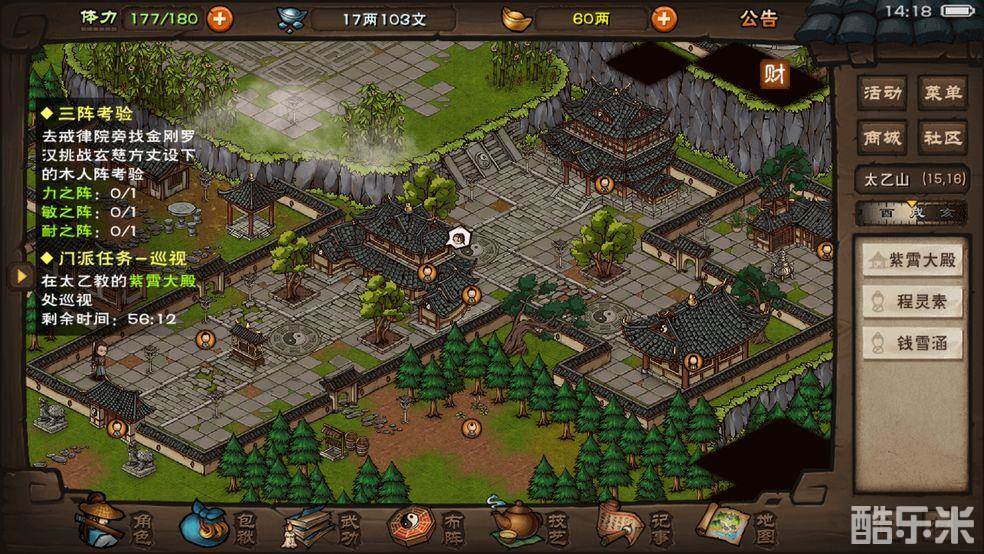Screen dimensions: 984x554
Task: Select NPC 钱雪涵 from the list
Action: [x=913, y=342]
